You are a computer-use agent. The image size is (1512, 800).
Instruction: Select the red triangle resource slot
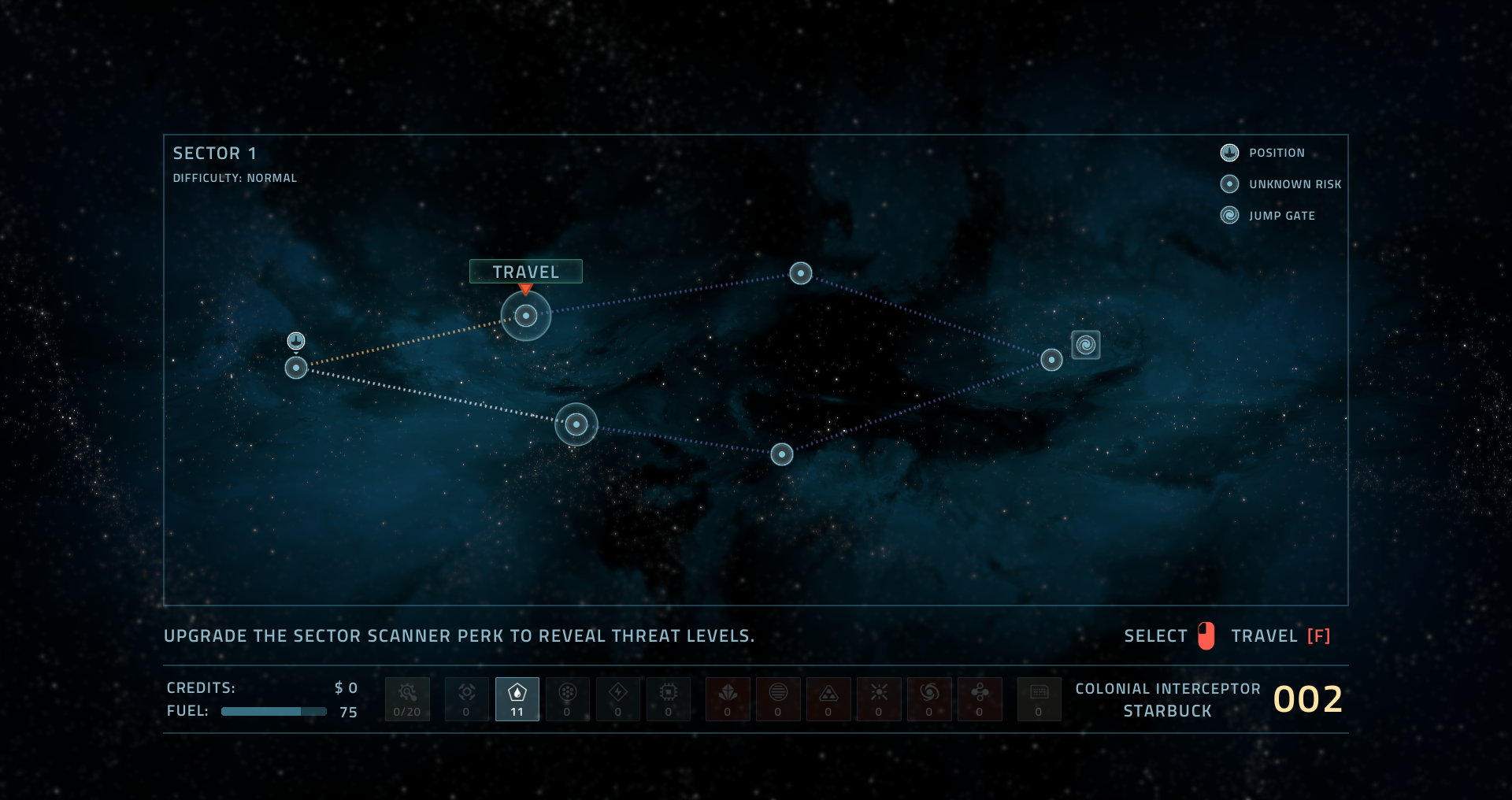(x=828, y=699)
